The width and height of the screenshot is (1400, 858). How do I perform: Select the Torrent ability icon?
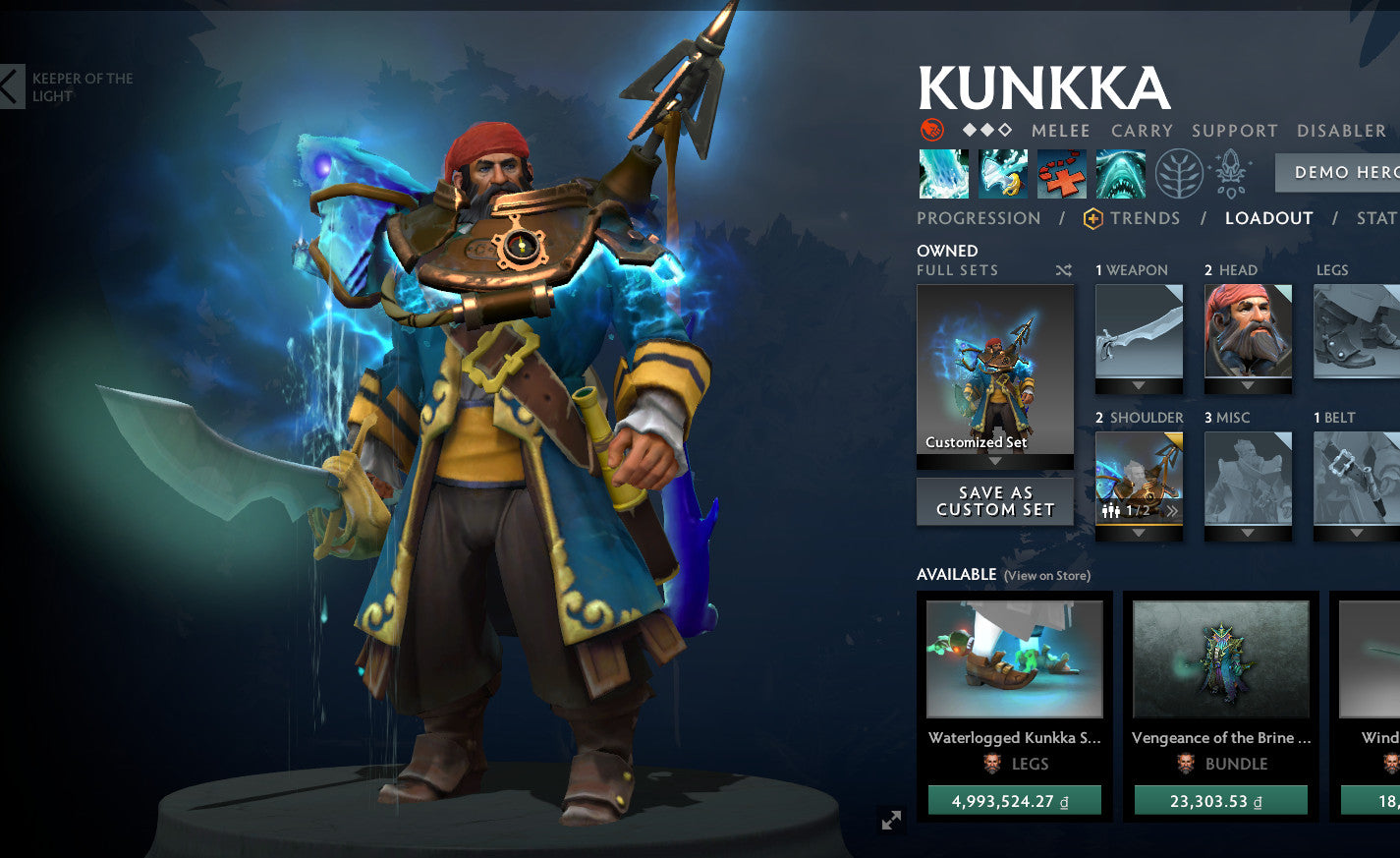[943, 173]
